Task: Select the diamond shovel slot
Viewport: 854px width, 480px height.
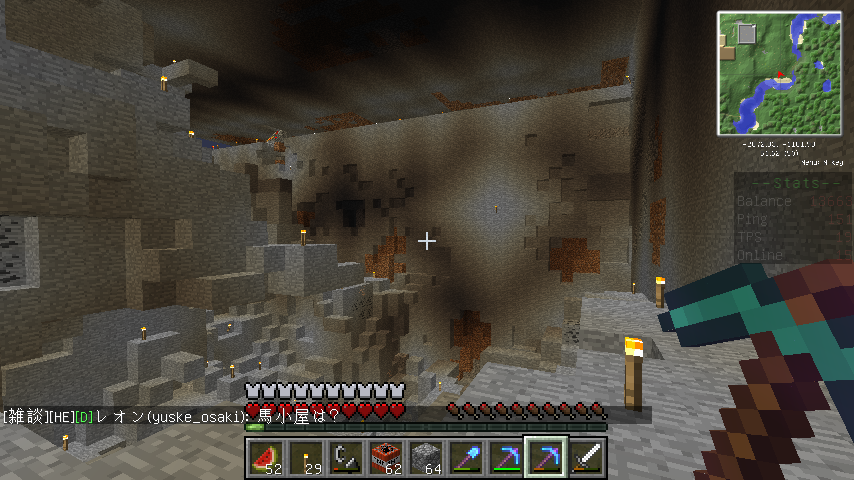Action: (x=466, y=457)
